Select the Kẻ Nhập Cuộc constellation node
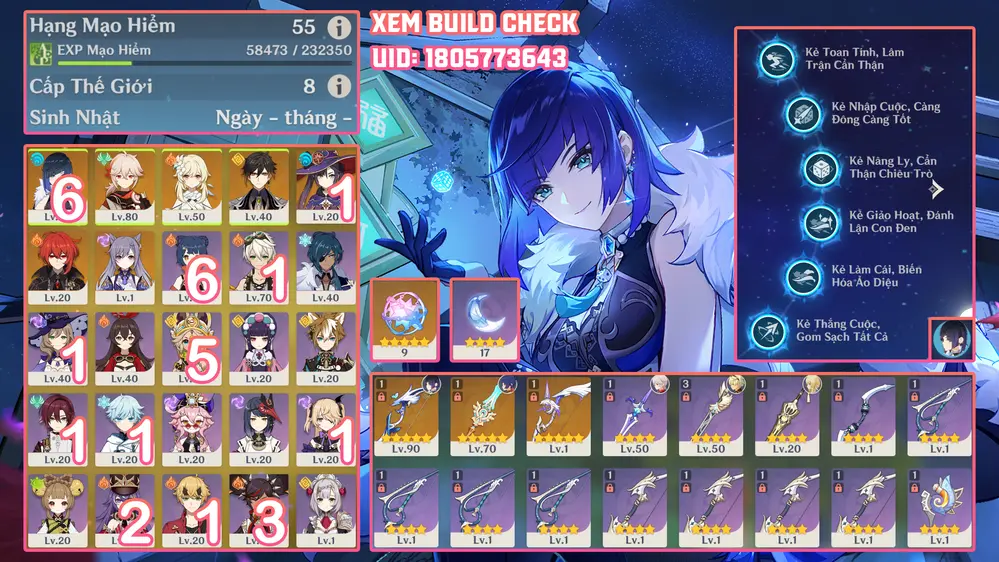999x562 pixels. (802, 113)
